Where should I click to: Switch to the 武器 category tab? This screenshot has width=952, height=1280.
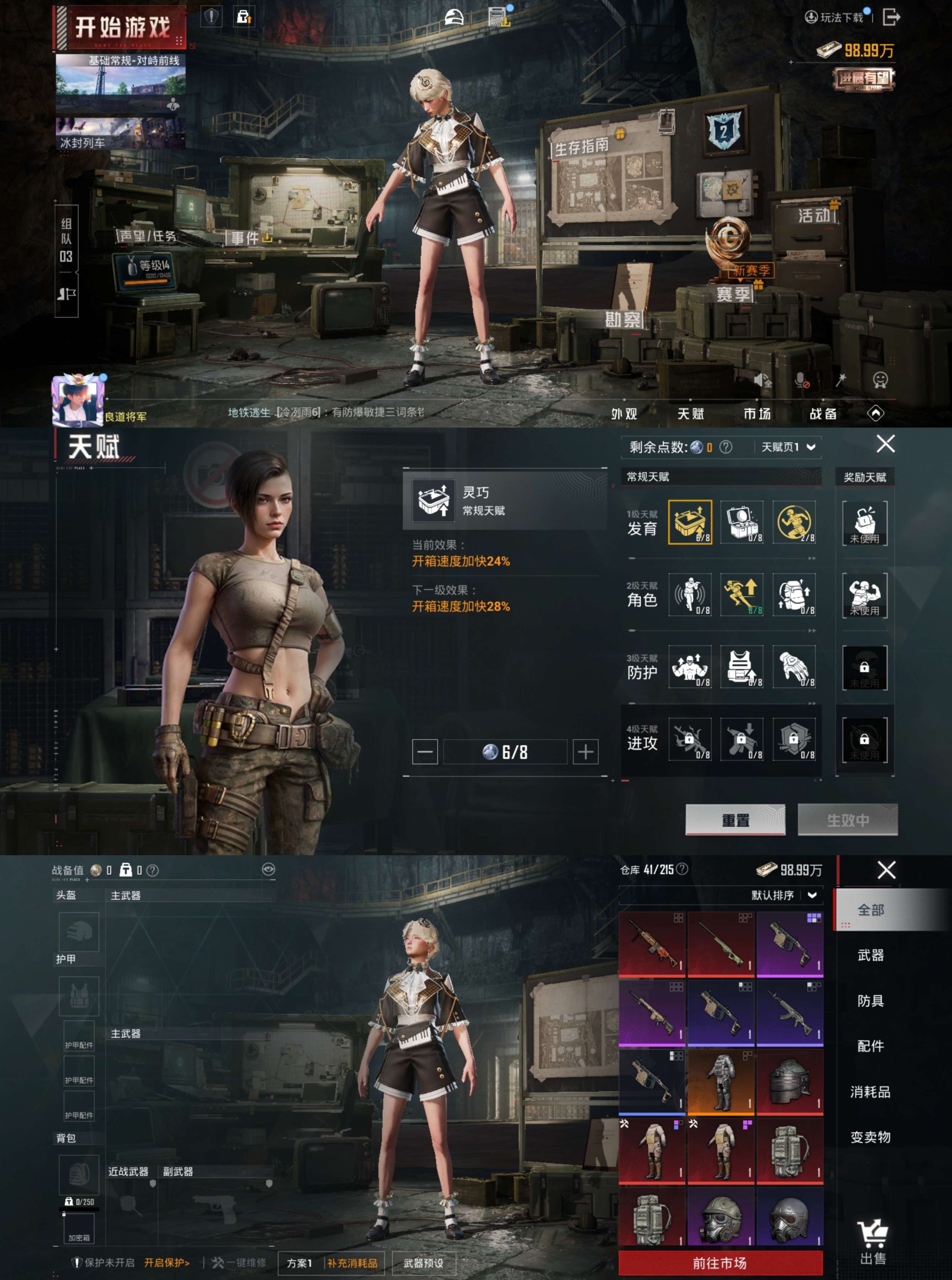pyautogui.click(x=870, y=955)
